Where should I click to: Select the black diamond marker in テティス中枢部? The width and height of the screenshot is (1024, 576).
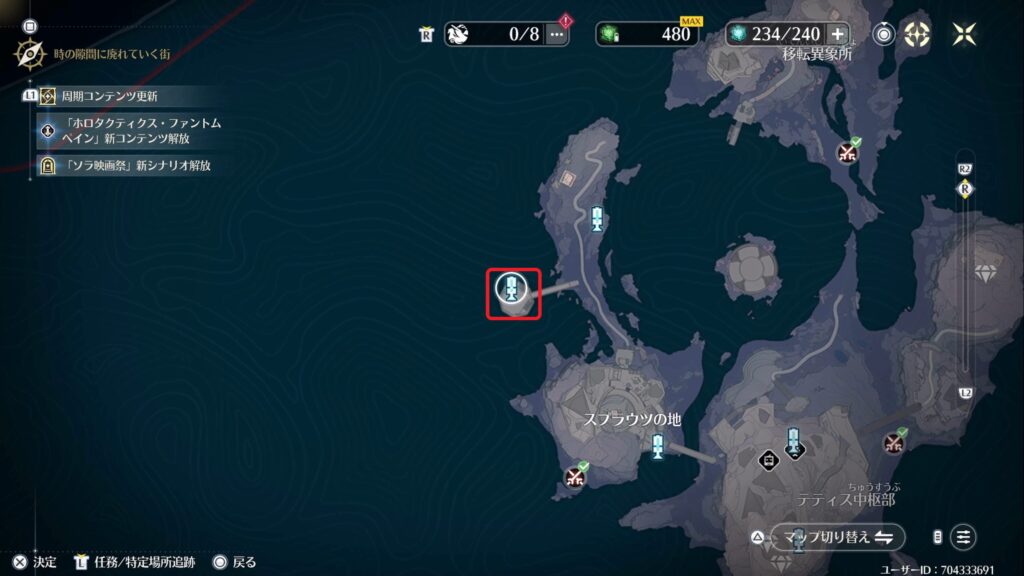pos(768,460)
